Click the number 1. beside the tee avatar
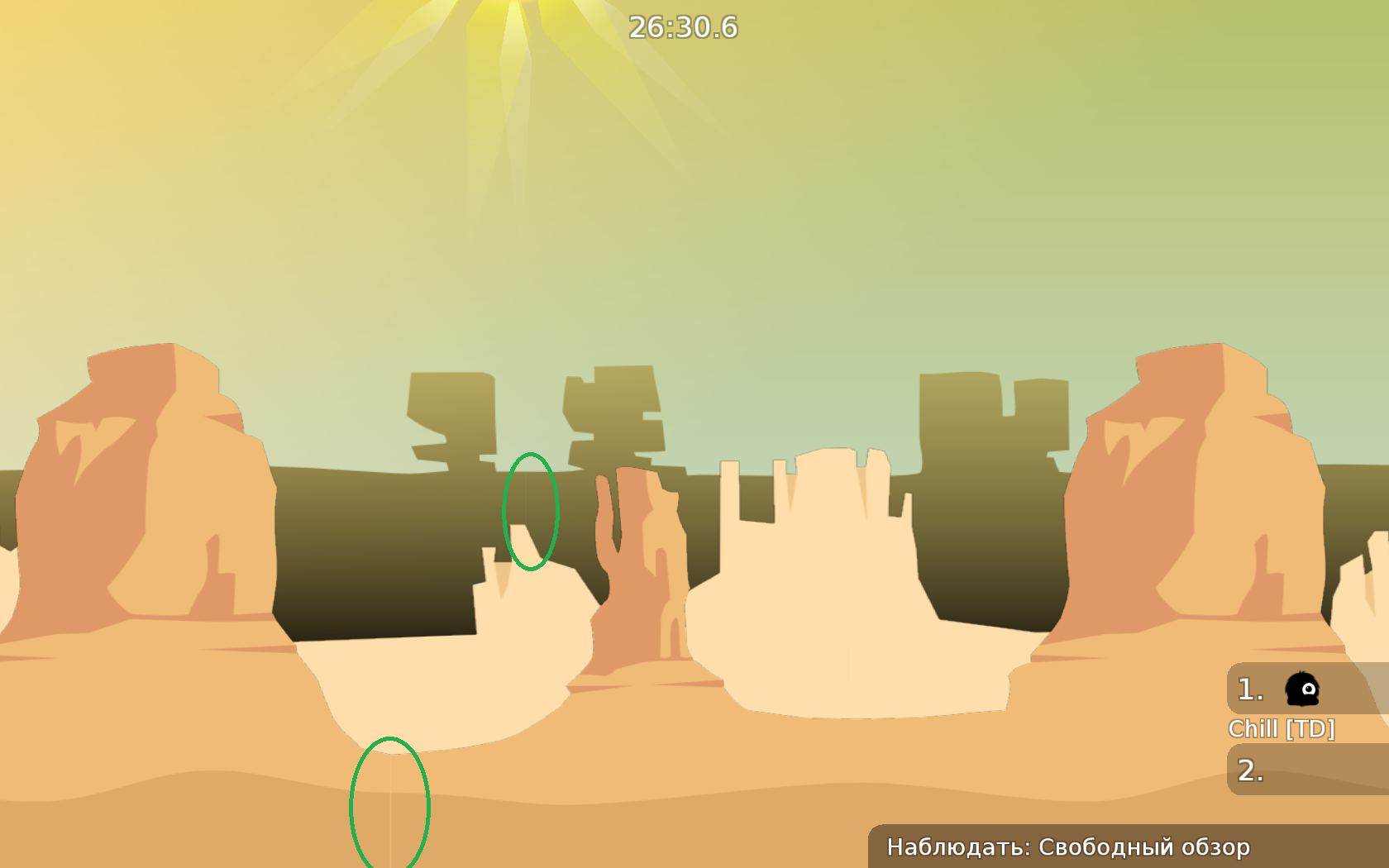 pos(1248,689)
